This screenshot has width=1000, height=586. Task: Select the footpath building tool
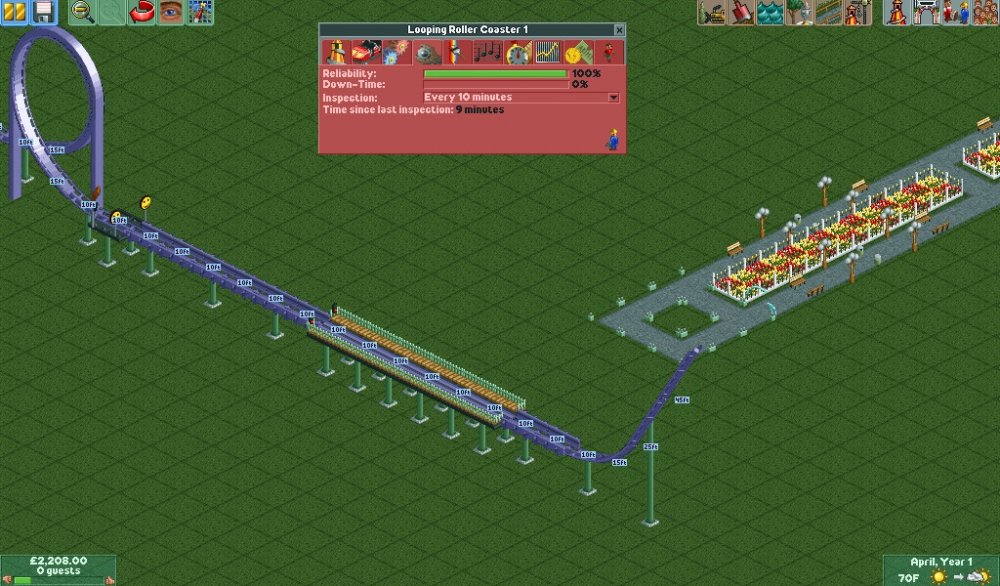(828, 12)
